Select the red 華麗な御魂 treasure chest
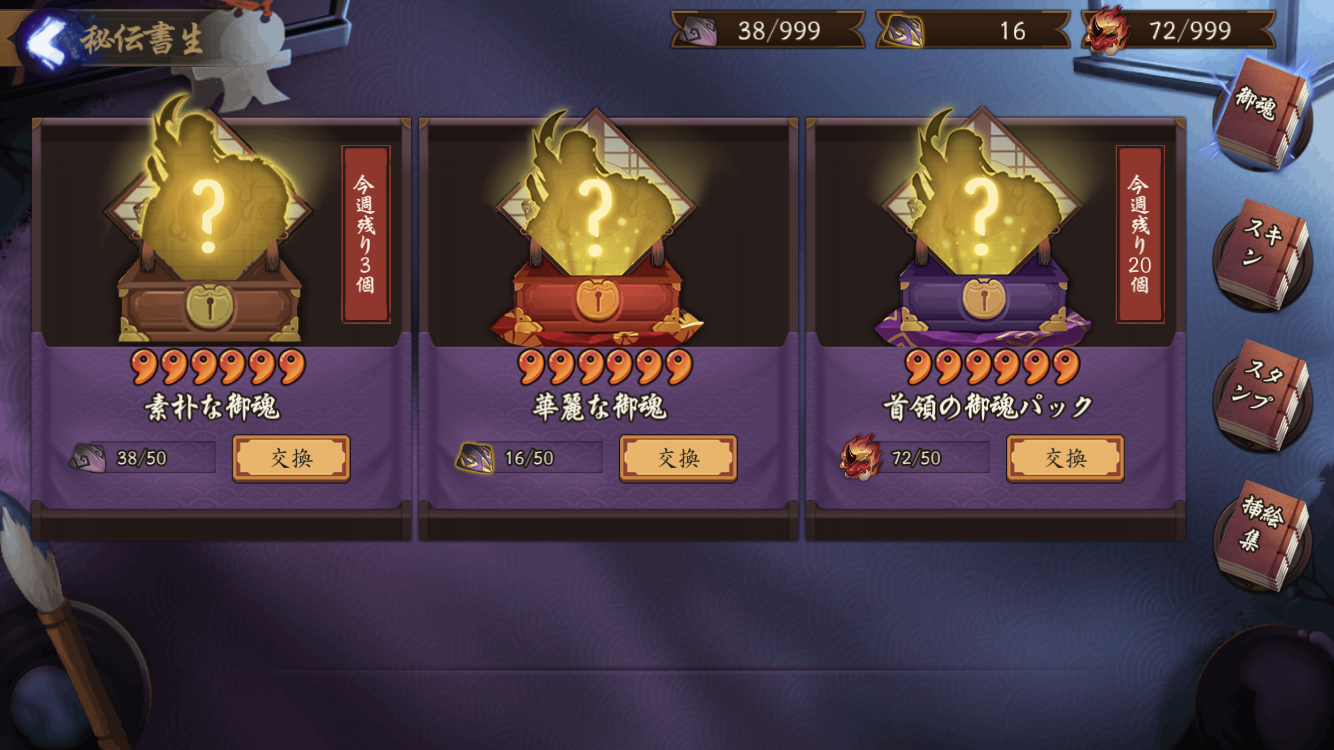 point(597,298)
